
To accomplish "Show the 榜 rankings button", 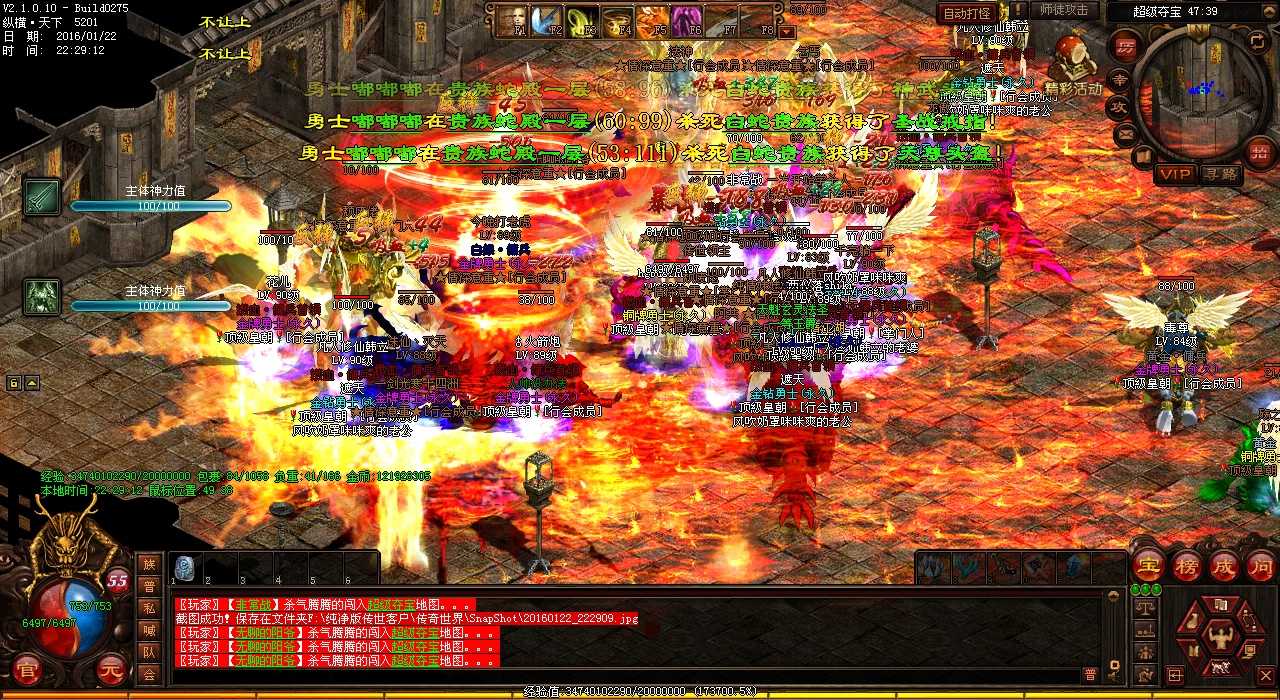I will pos(1187,565).
